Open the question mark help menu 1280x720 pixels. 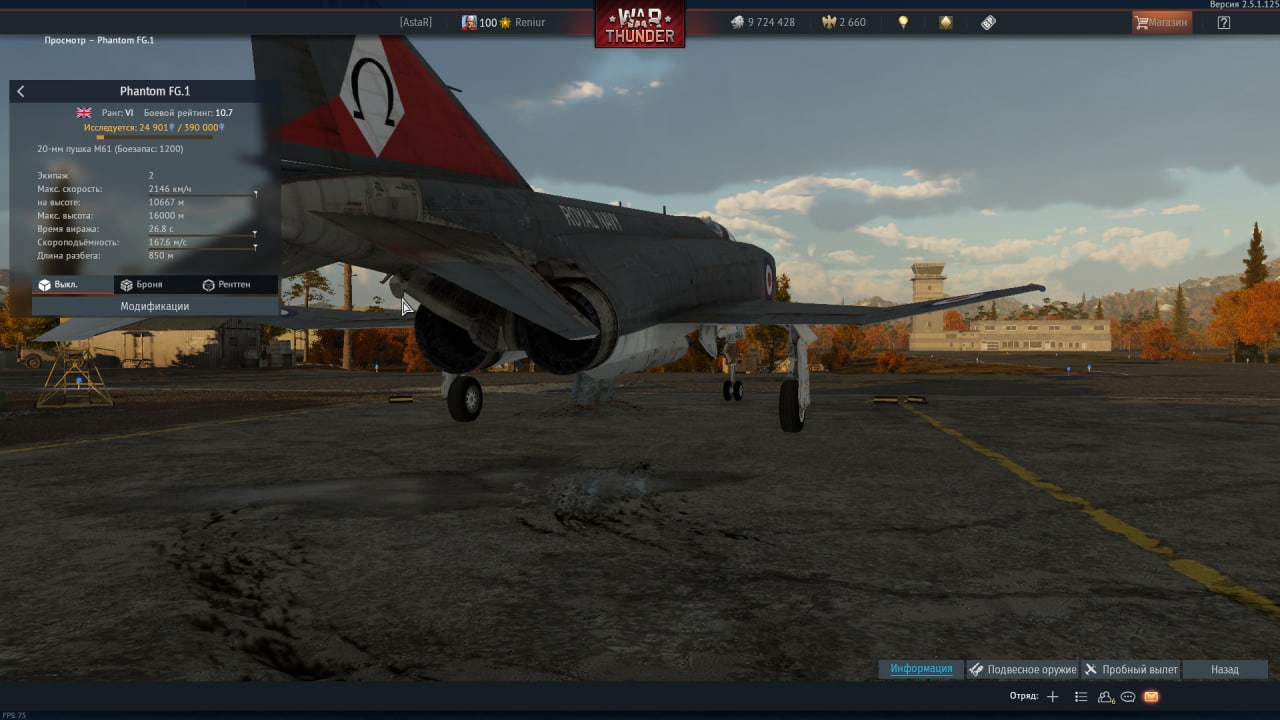tap(1224, 22)
